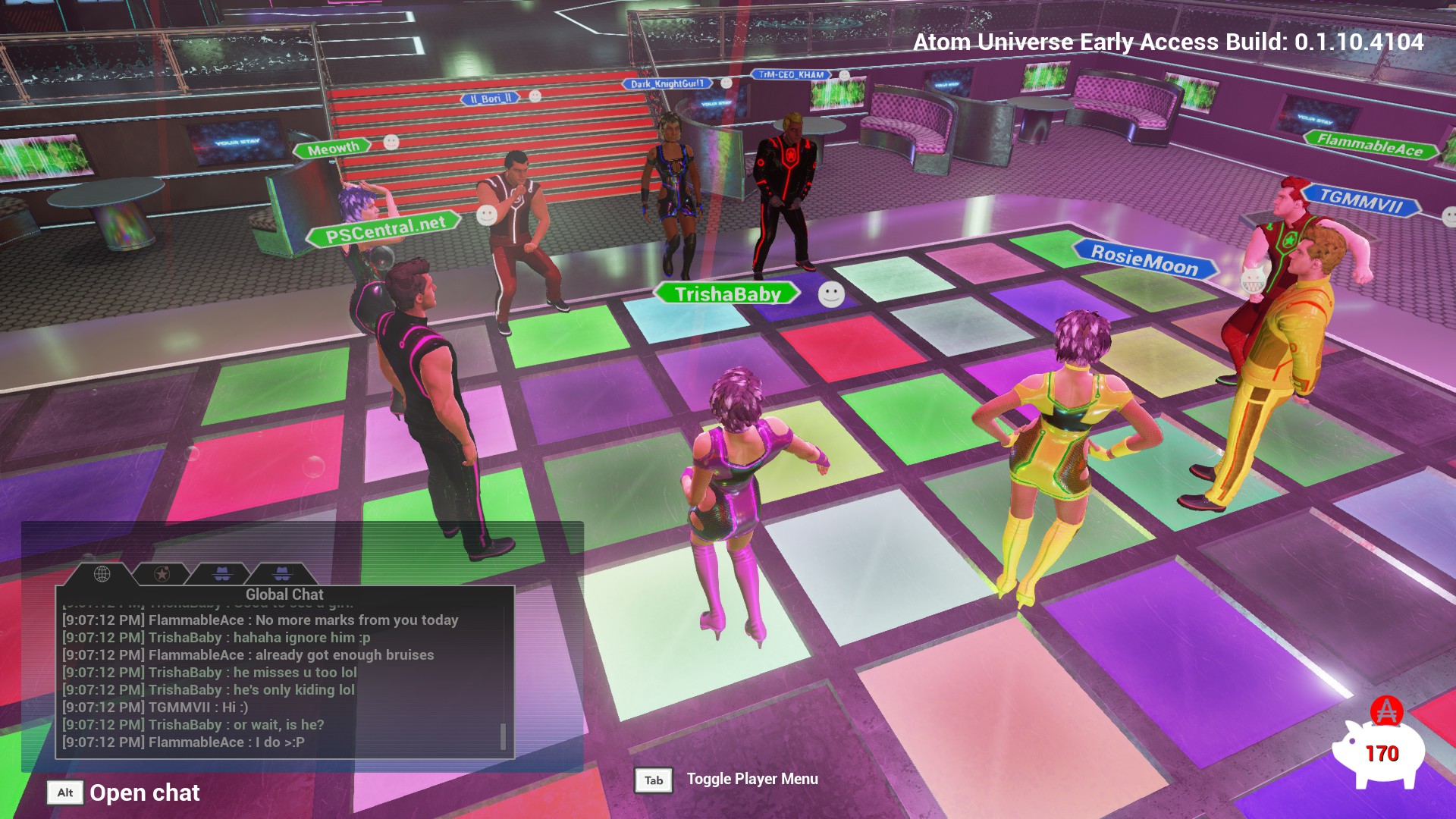Select the TrishaBaby player name tag
This screenshot has width=1456, height=819.
coord(727,294)
